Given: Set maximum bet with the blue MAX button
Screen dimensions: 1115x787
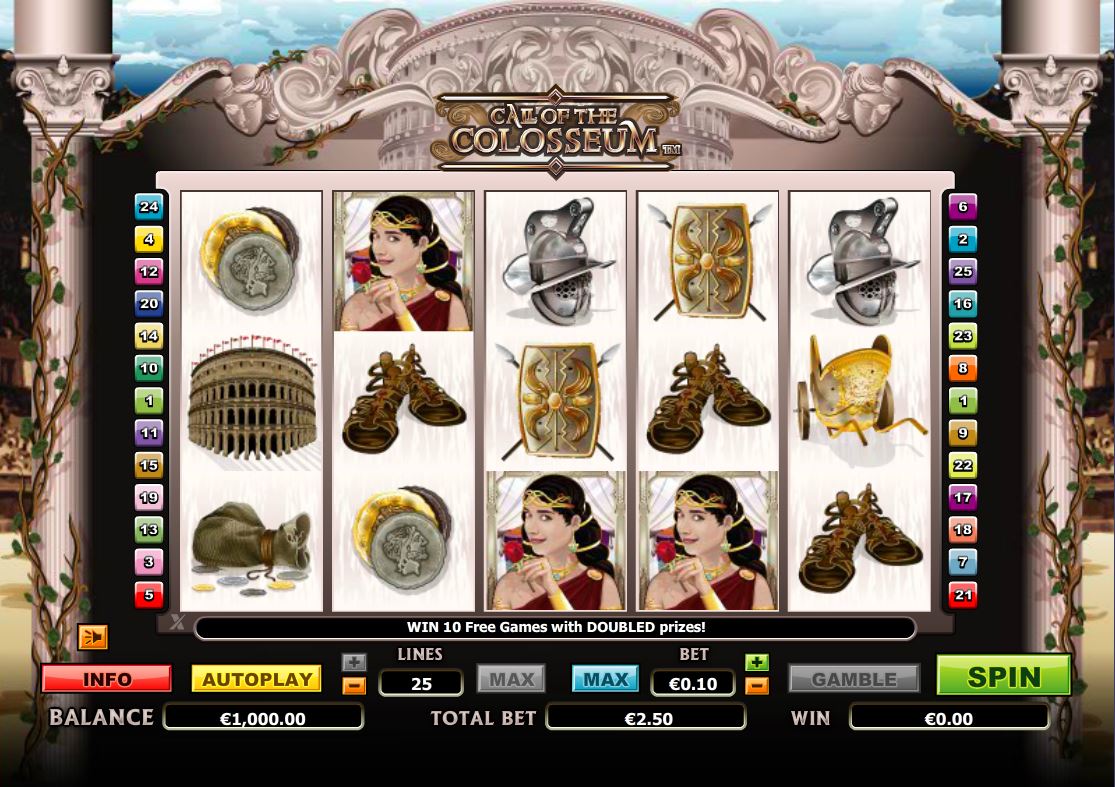Looking at the screenshot, I should [x=605, y=679].
